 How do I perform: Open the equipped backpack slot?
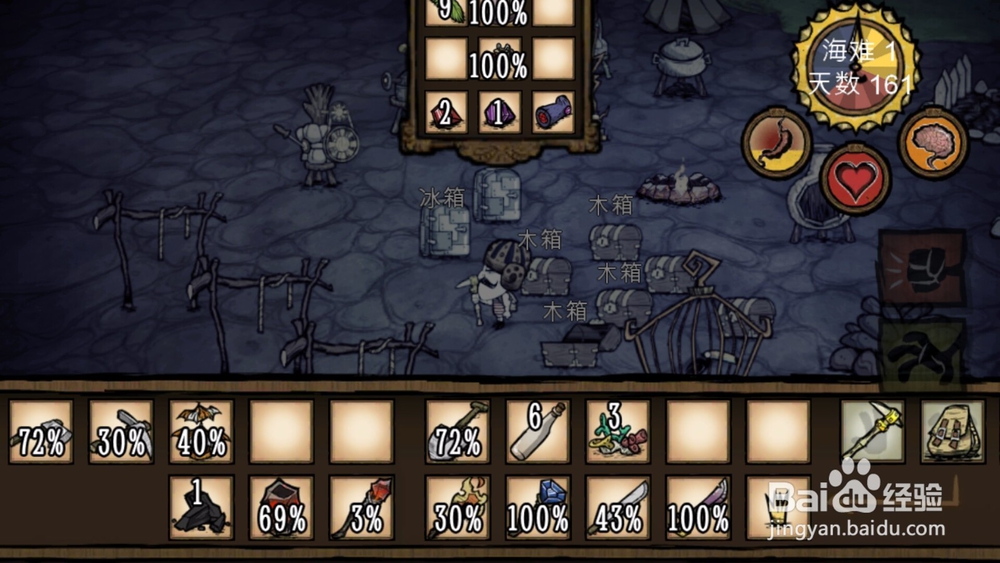(951, 431)
